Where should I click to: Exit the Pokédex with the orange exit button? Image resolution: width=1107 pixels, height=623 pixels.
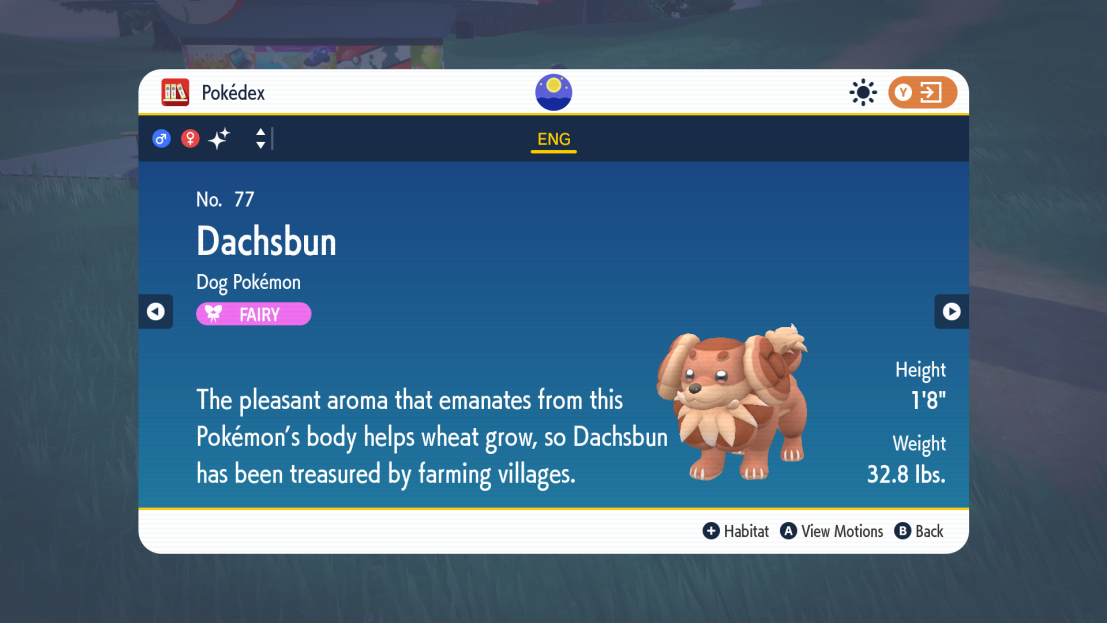922,93
